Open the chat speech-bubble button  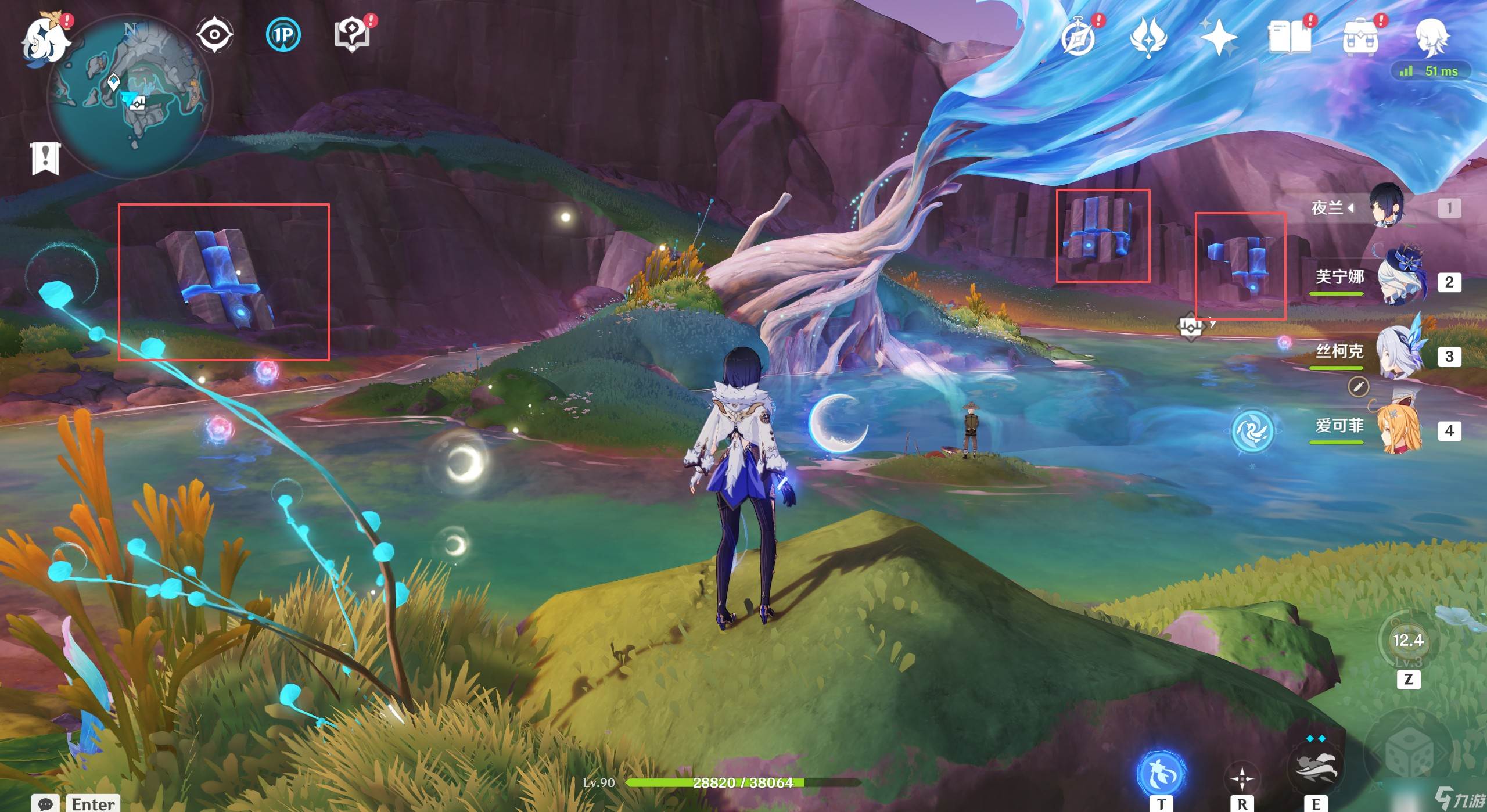click(45, 803)
